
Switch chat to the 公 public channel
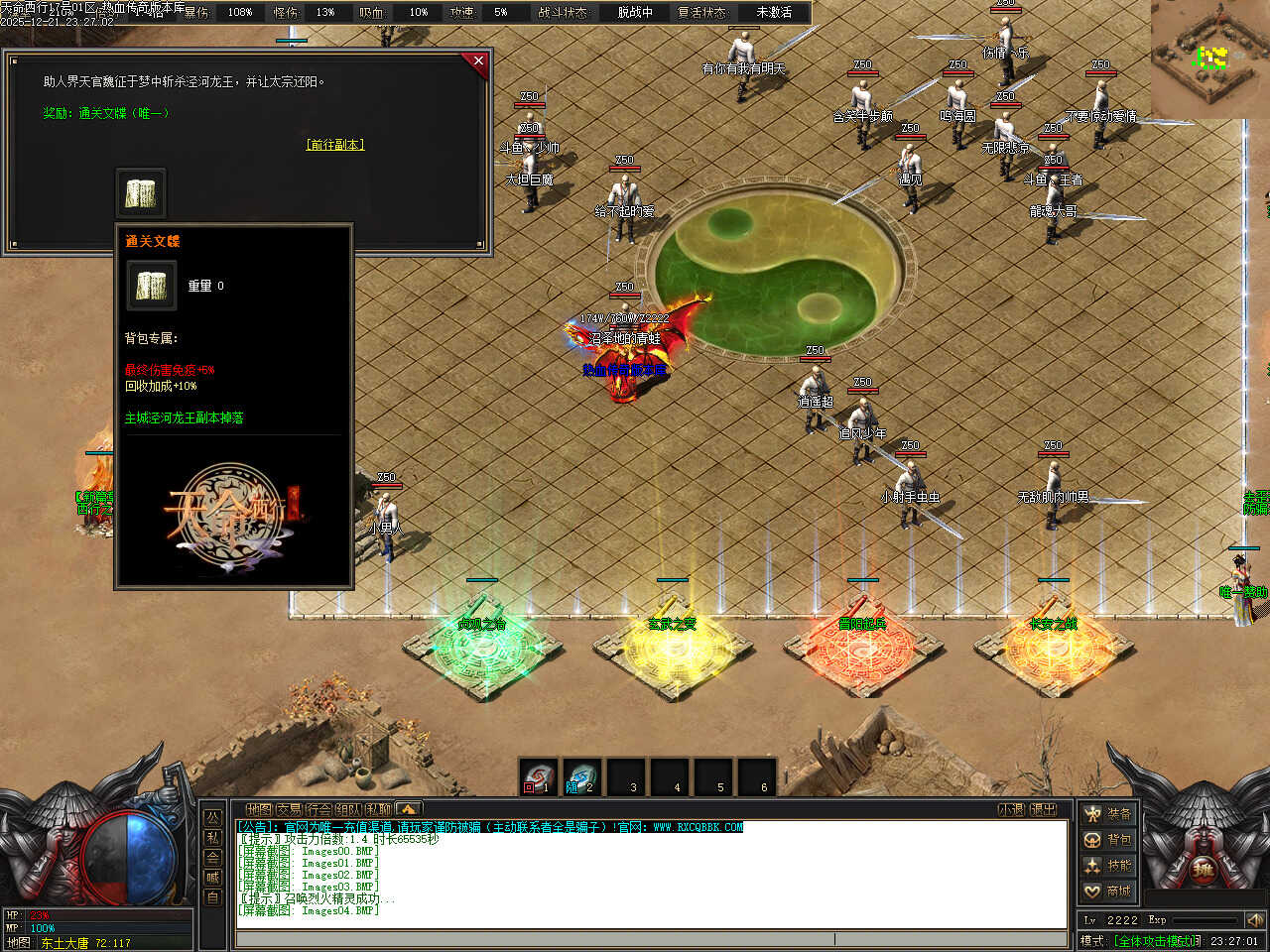point(213,817)
